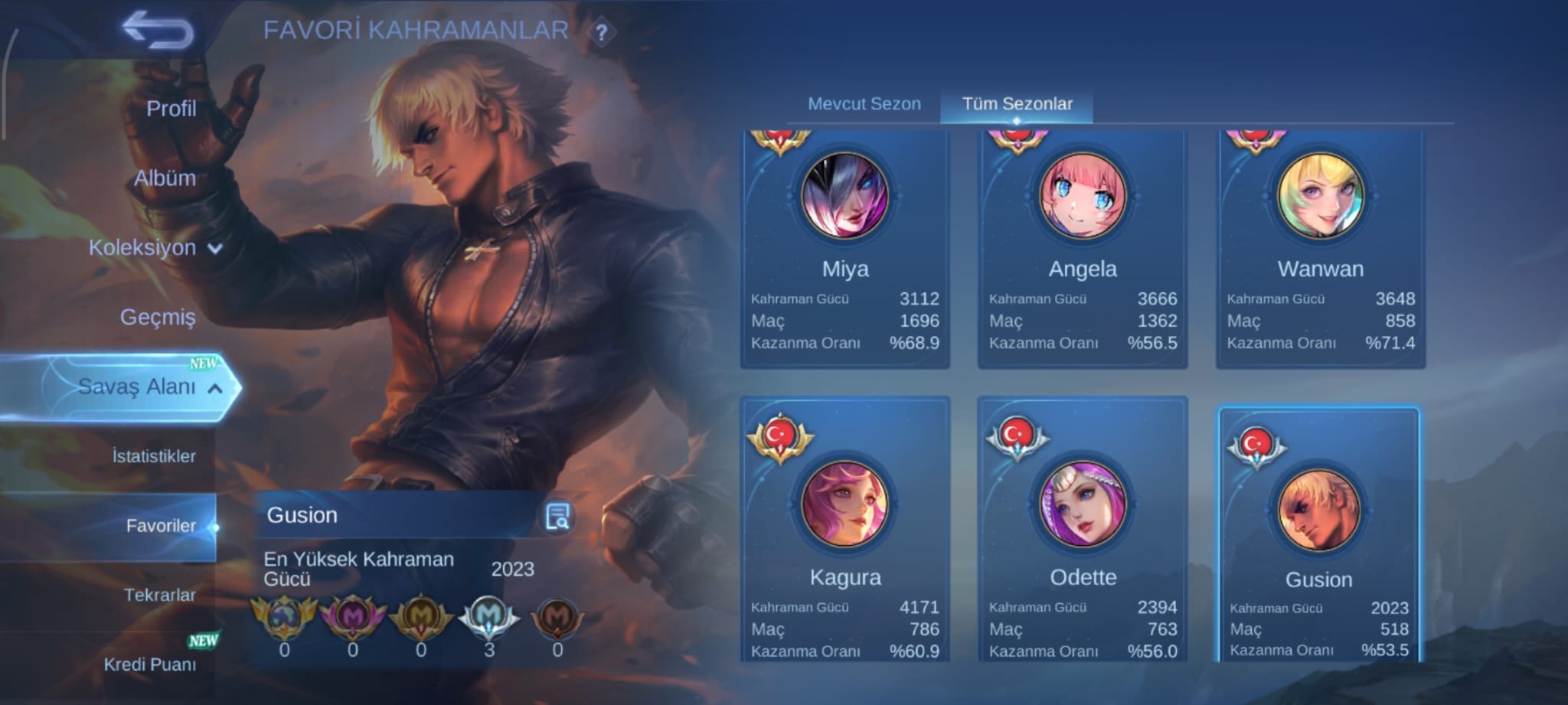Open the Tekrarlar sub-menu
This screenshot has width=1568, height=705.
(159, 595)
